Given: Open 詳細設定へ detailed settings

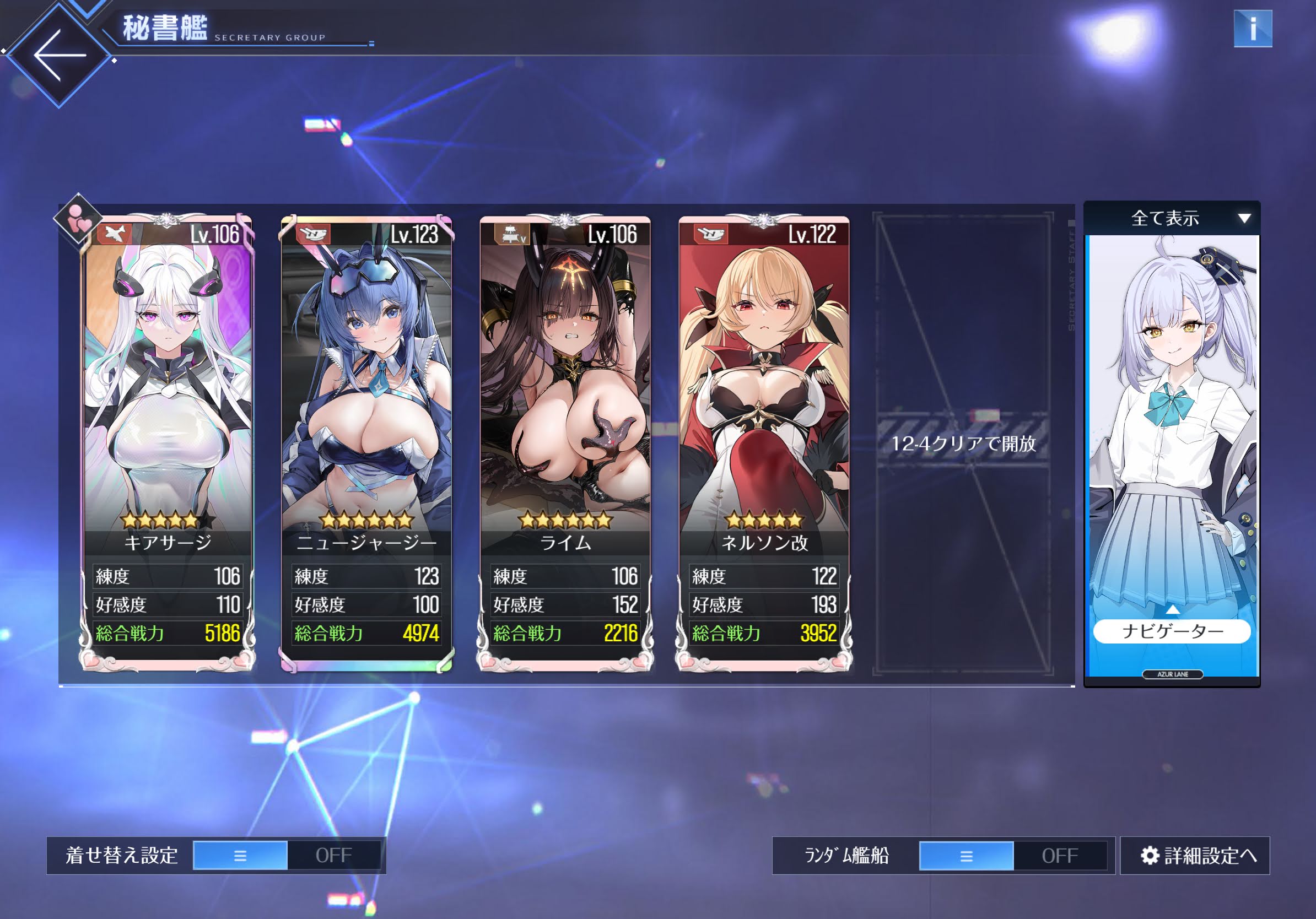Looking at the screenshot, I should tap(1196, 856).
